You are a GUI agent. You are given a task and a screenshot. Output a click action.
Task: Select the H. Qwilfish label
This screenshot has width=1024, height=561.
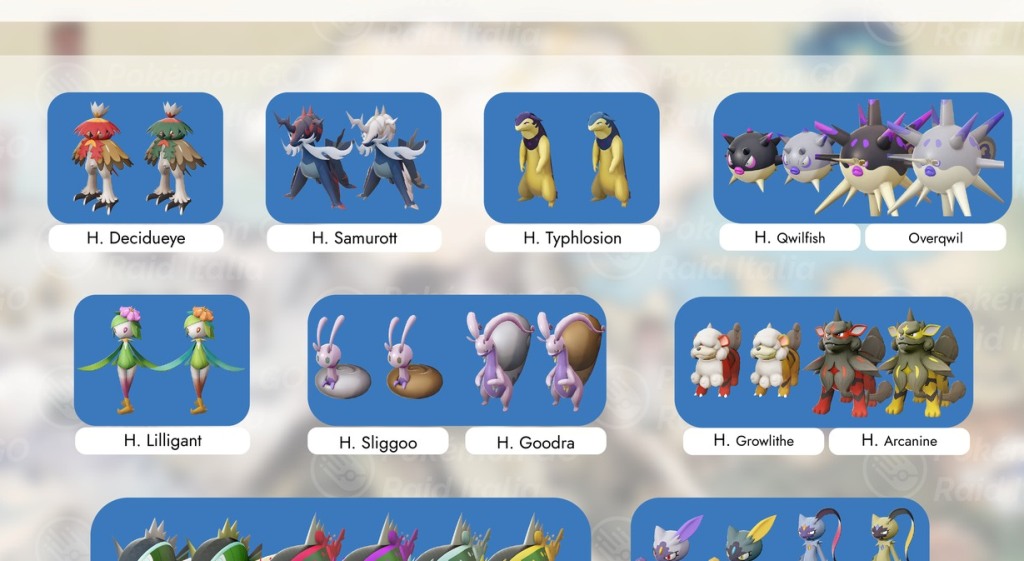click(x=789, y=238)
